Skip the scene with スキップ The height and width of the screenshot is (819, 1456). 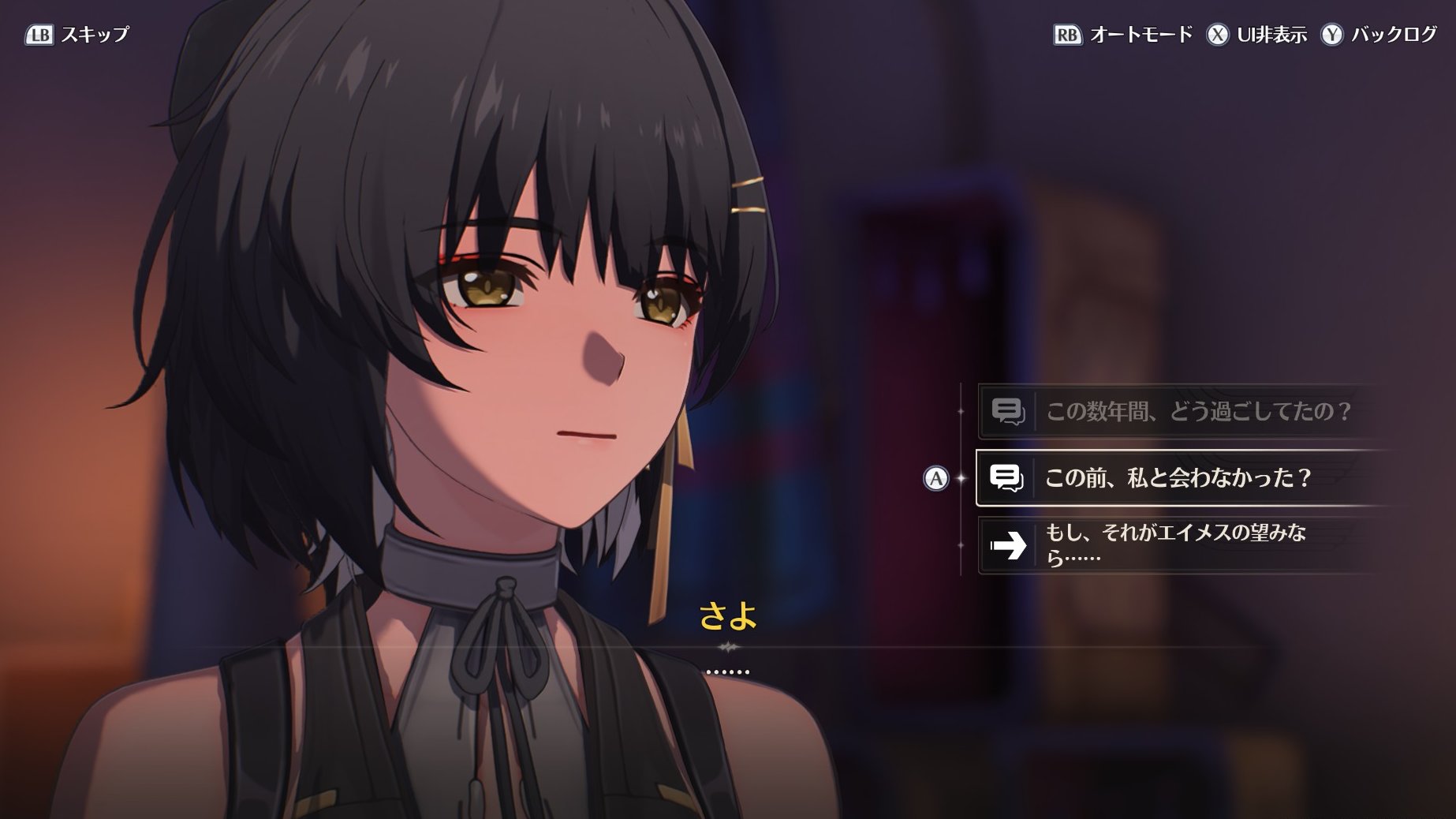(77, 35)
